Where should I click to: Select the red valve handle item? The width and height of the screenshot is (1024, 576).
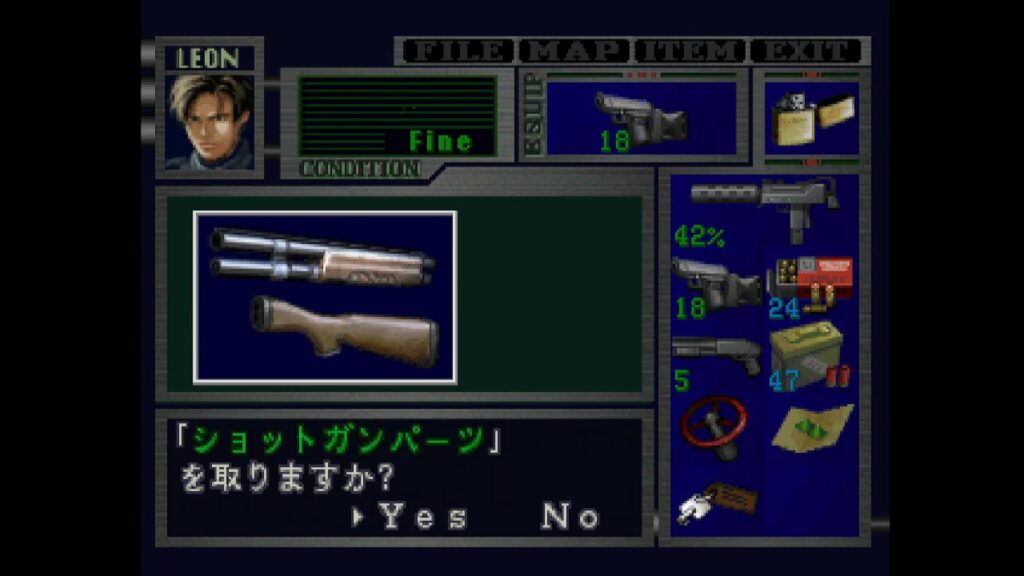click(x=716, y=428)
